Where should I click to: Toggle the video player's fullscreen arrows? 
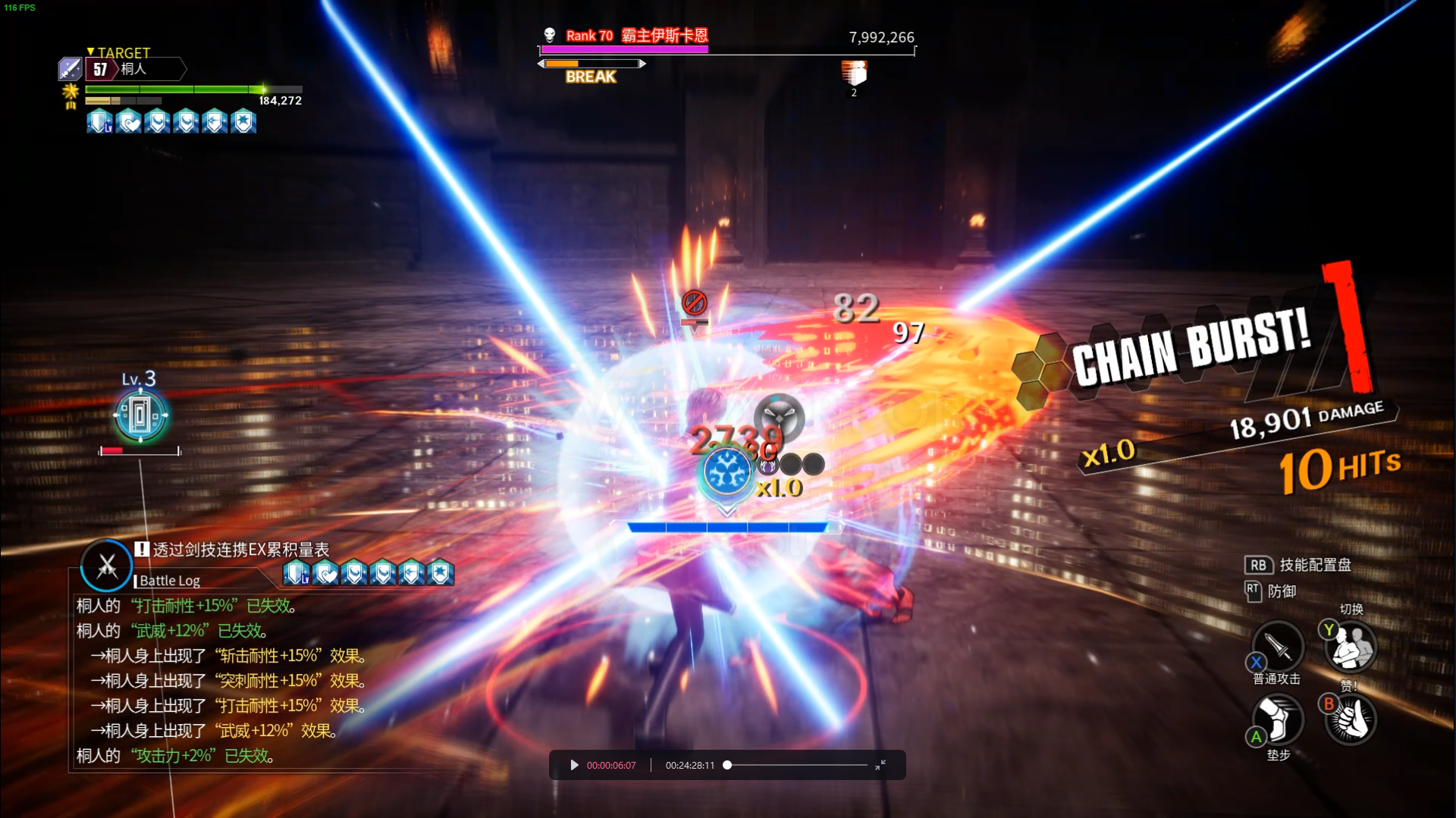[x=880, y=765]
